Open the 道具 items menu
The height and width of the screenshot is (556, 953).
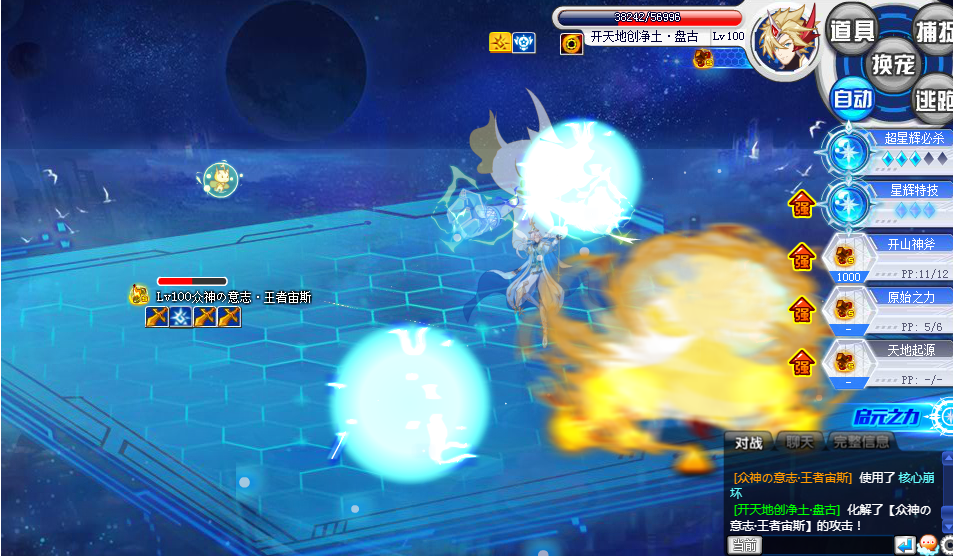(x=852, y=30)
